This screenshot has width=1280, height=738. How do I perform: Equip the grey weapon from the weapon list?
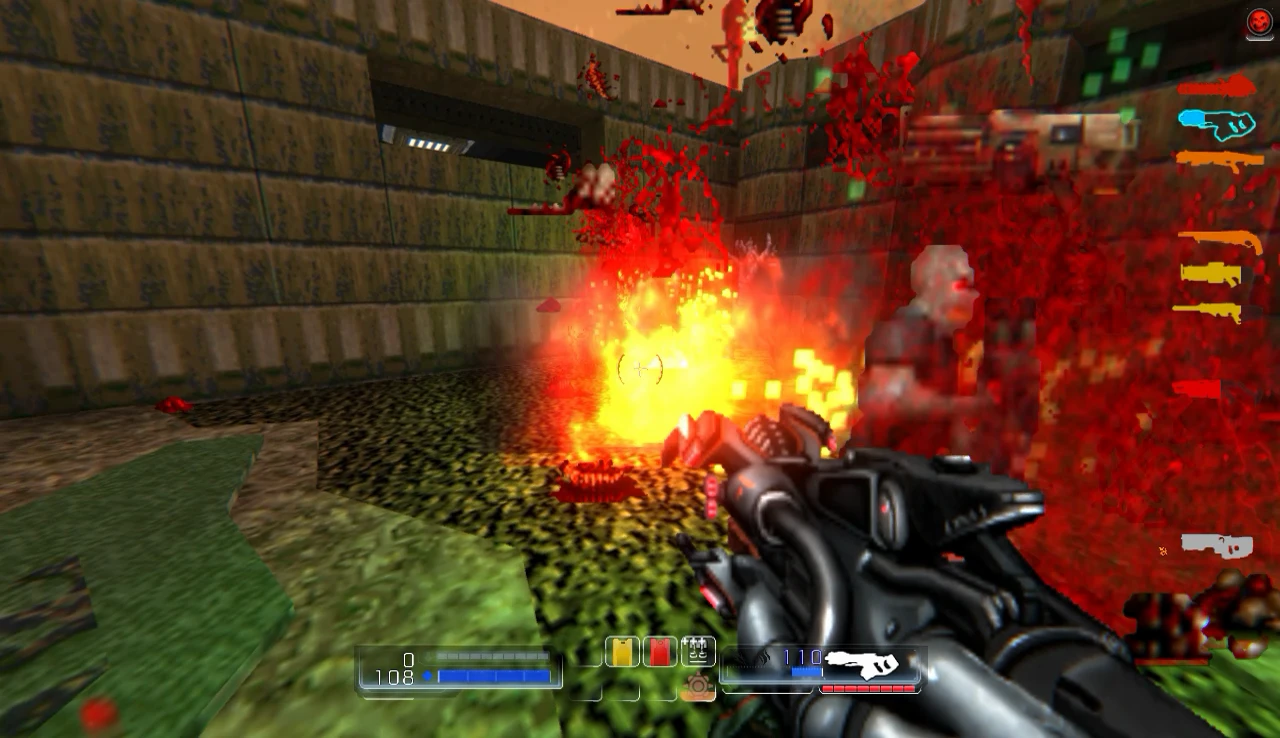(1216, 545)
